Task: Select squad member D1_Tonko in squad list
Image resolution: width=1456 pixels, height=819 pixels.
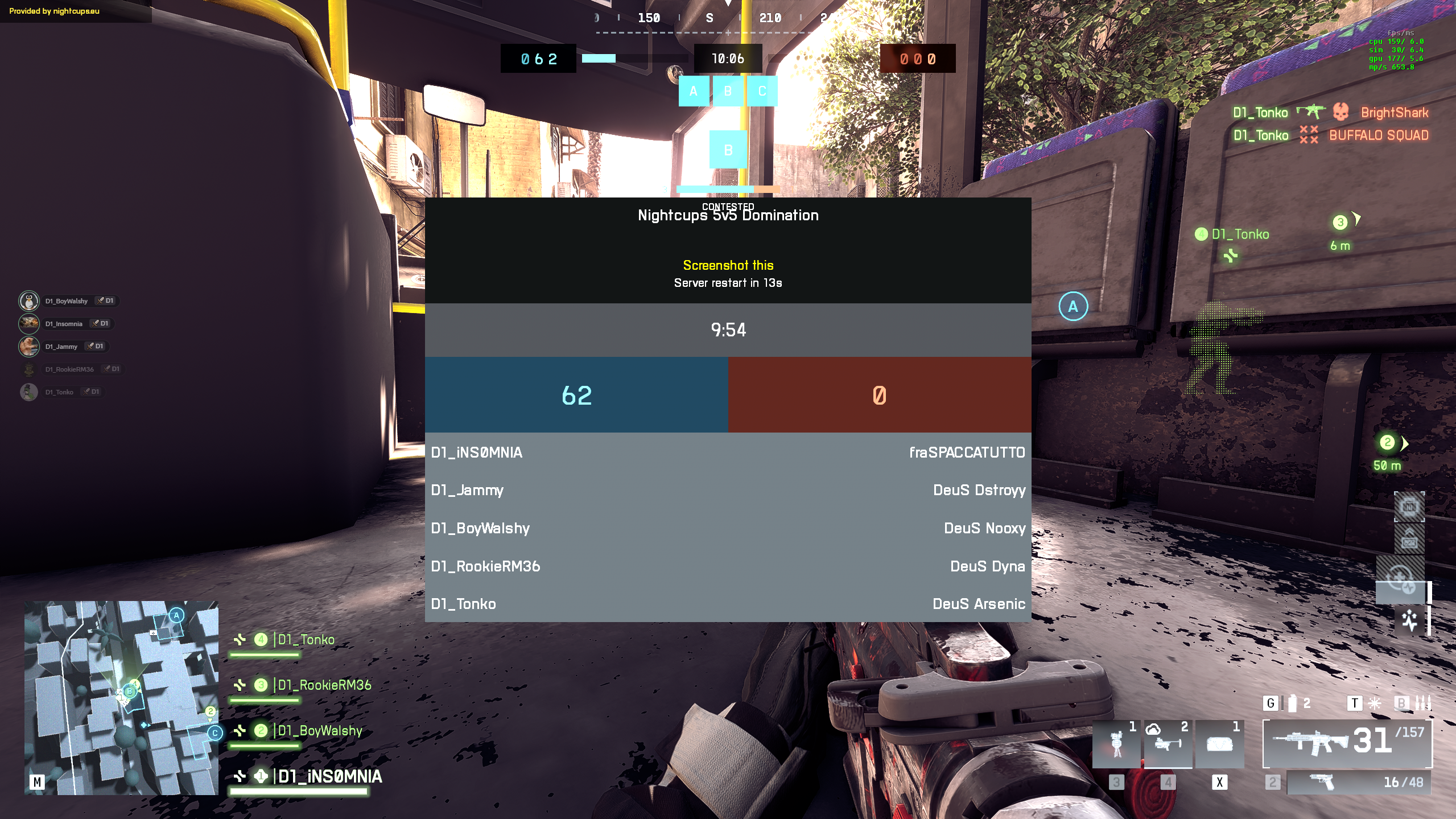Action: click(306, 640)
